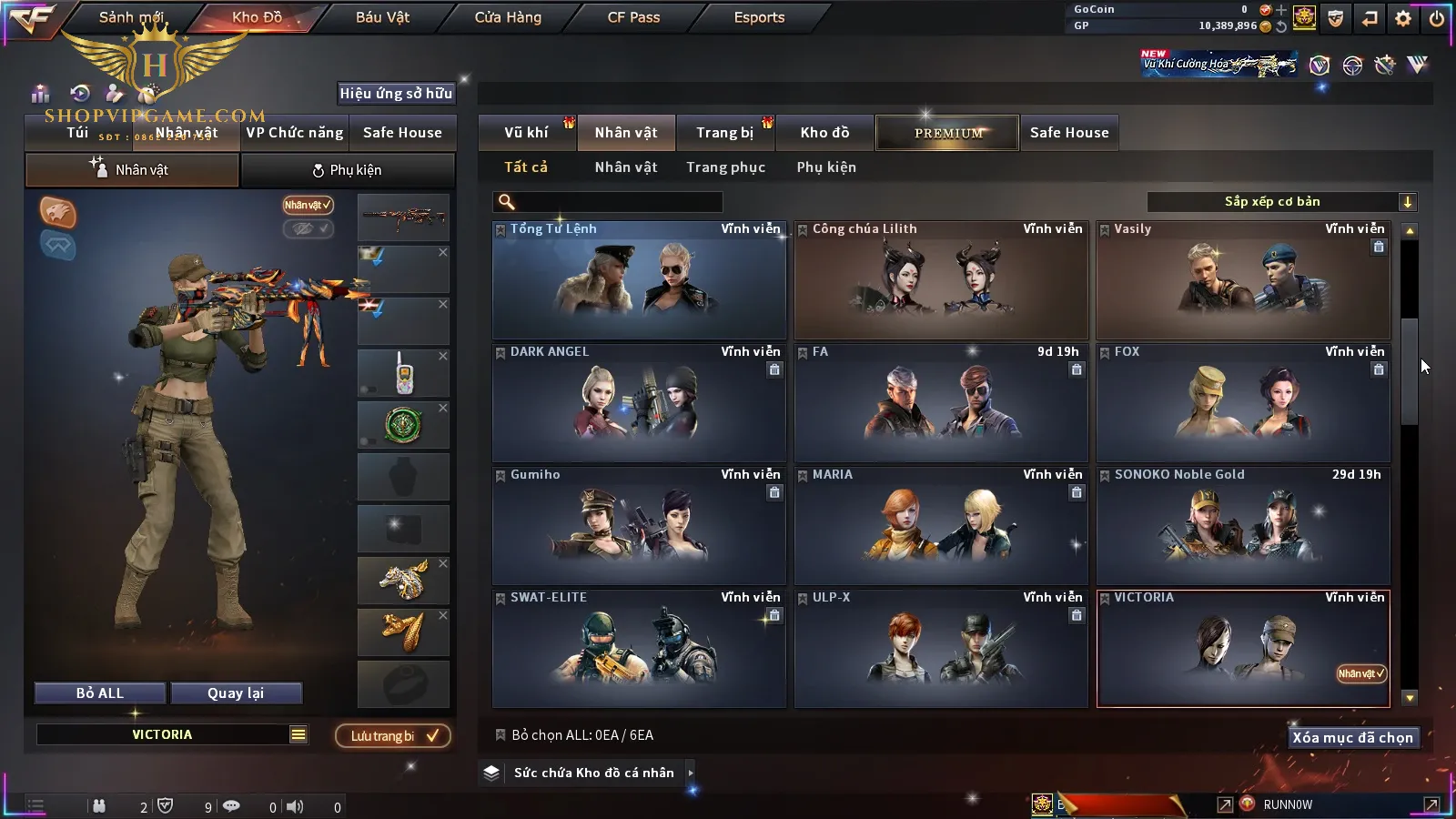Click the Bỏ ALL button

click(100, 693)
